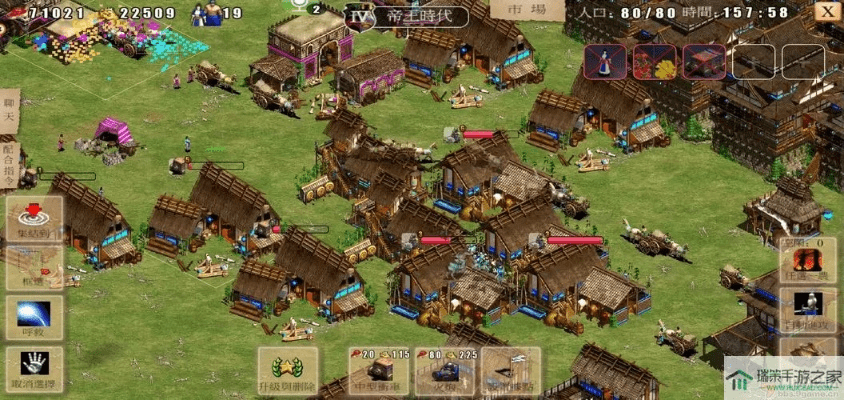Activate the 呼救 call-for-help button
The height and width of the screenshot is (400, 844).
click(x=35, y=317)
